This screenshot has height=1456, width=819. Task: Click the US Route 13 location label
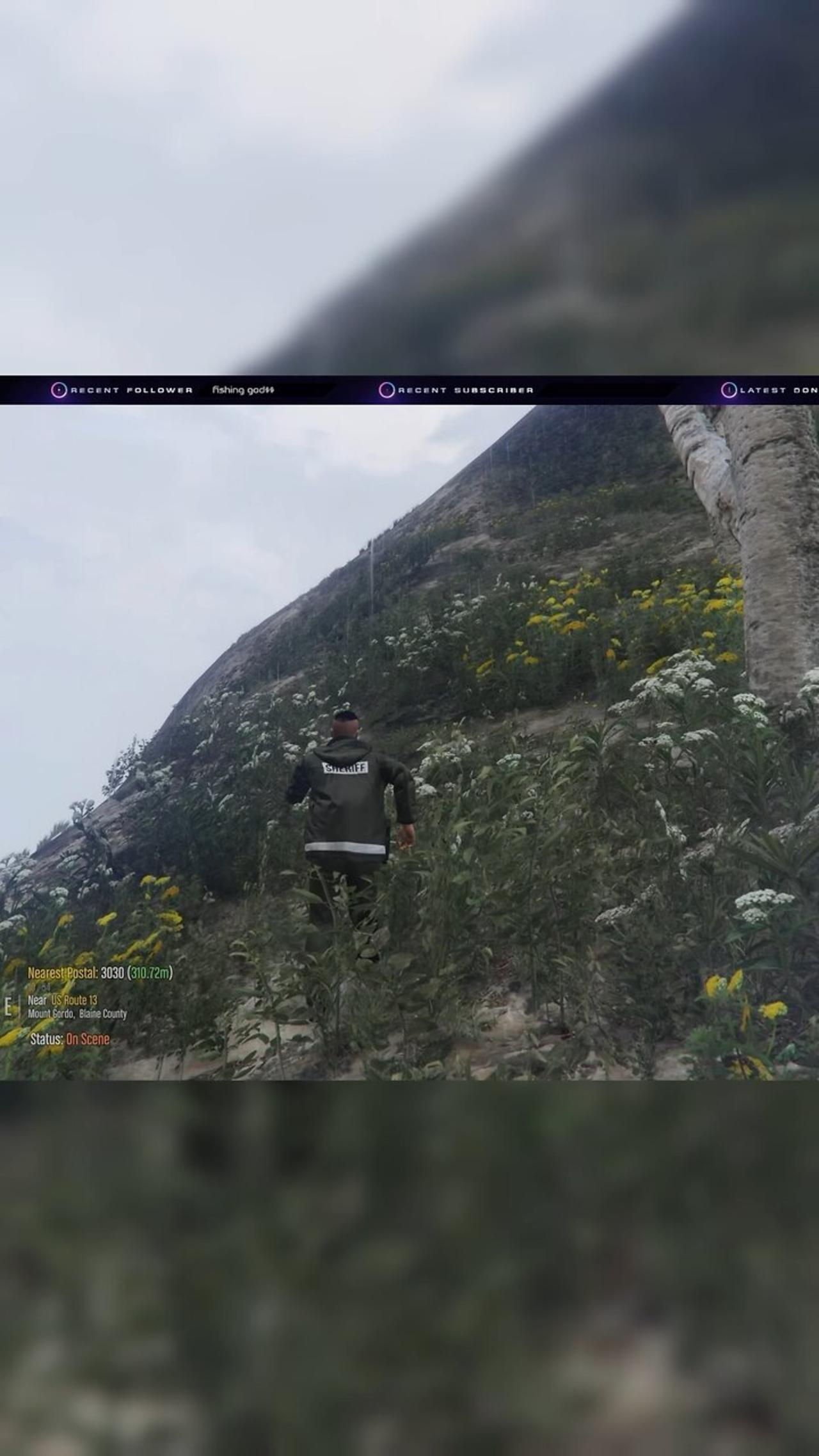75,1000
